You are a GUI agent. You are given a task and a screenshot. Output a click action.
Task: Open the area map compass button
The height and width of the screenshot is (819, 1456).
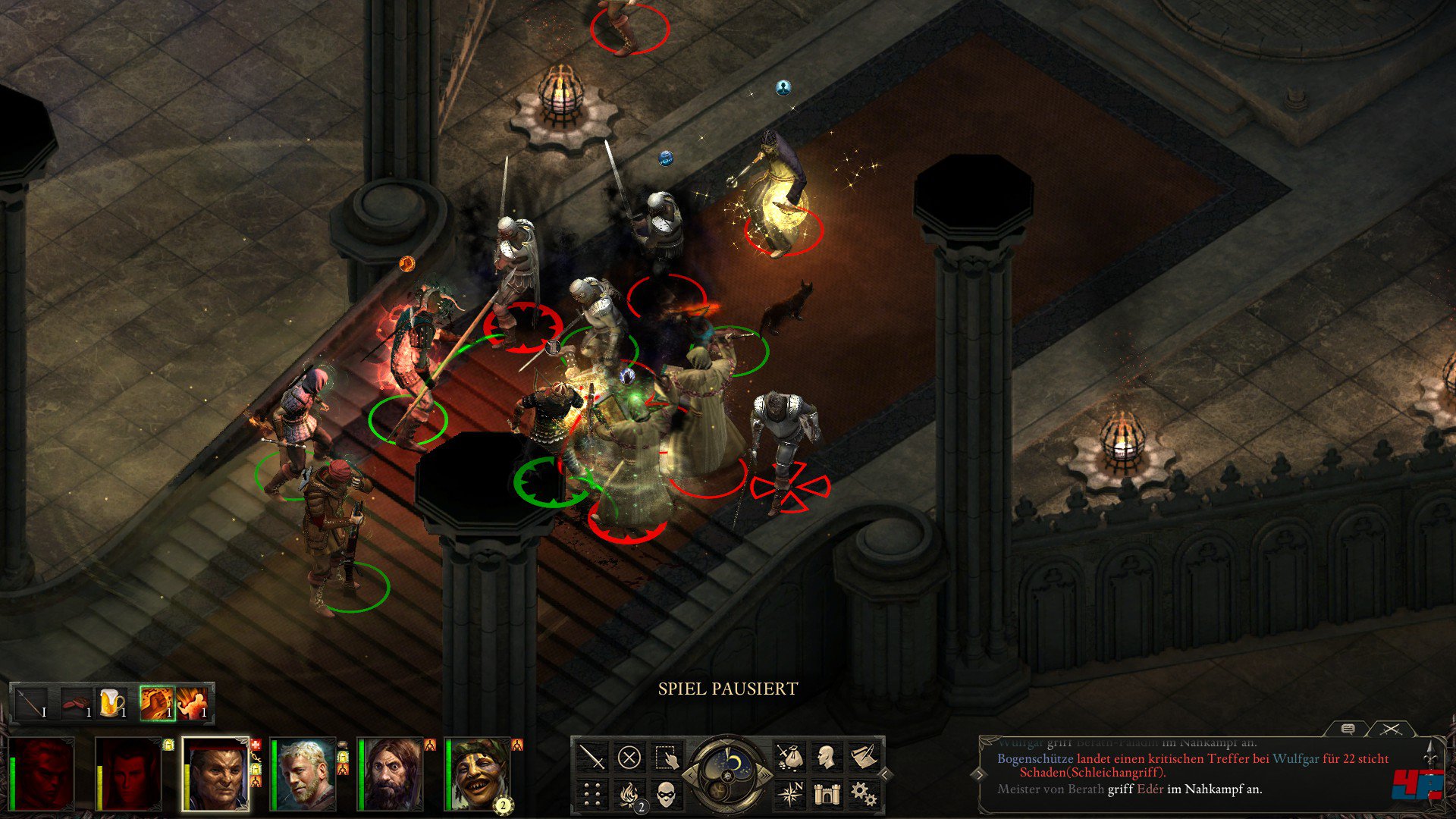[789, 794]
